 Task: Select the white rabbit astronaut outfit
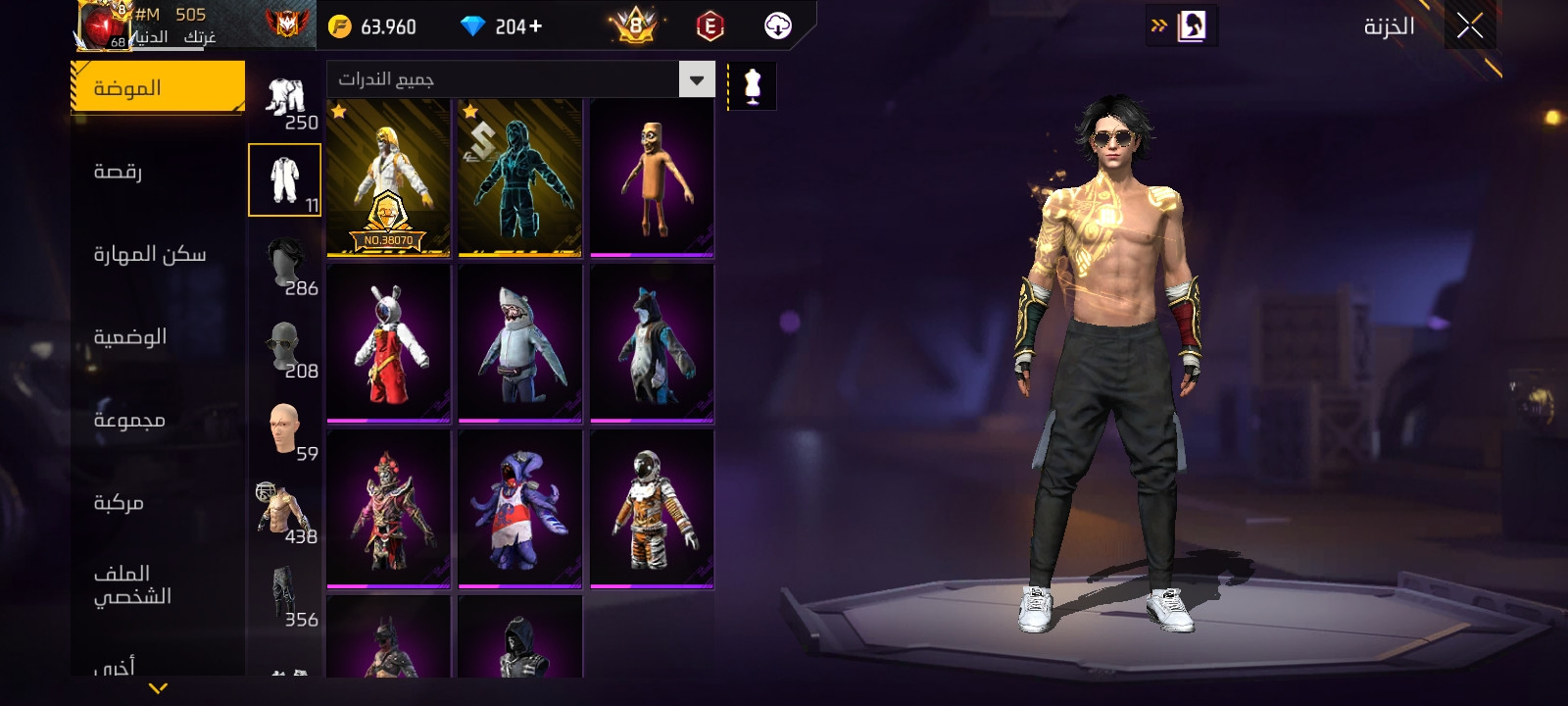pyautogui.click(x=388, y=343)
